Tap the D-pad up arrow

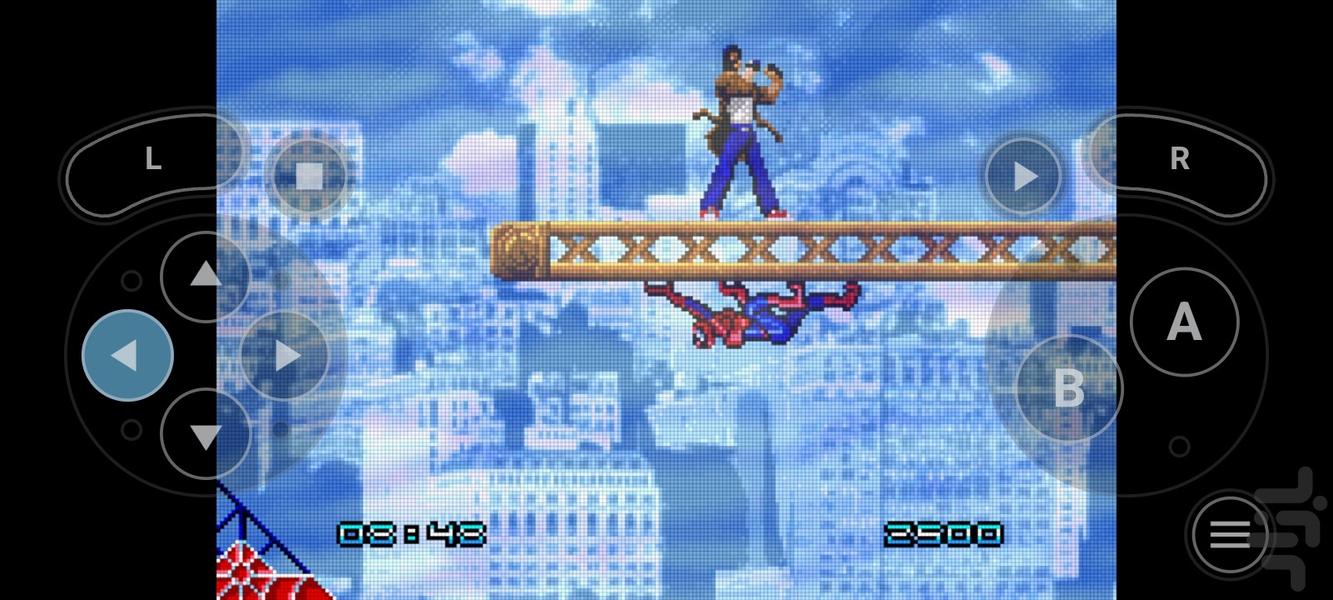[x=205, y=275]
